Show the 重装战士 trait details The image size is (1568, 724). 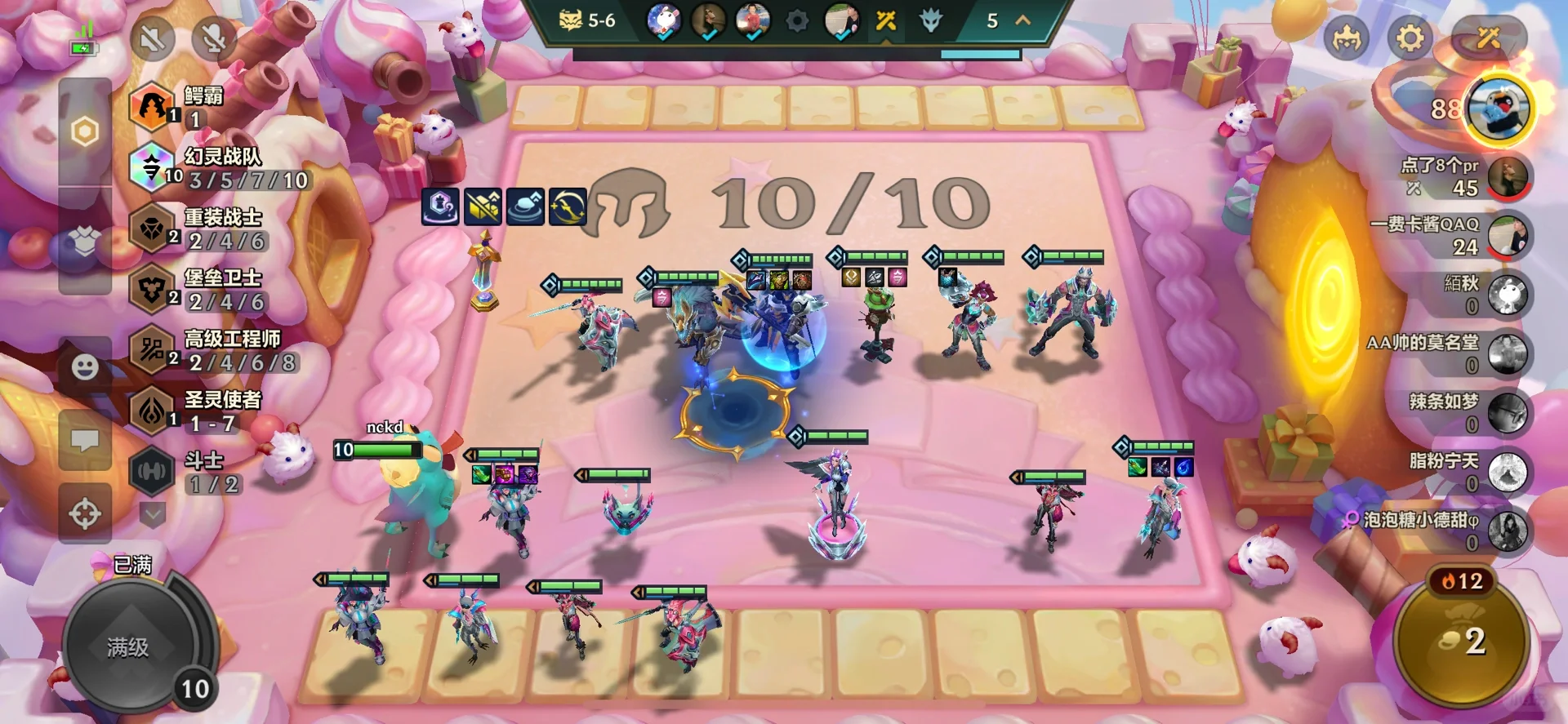152,229
